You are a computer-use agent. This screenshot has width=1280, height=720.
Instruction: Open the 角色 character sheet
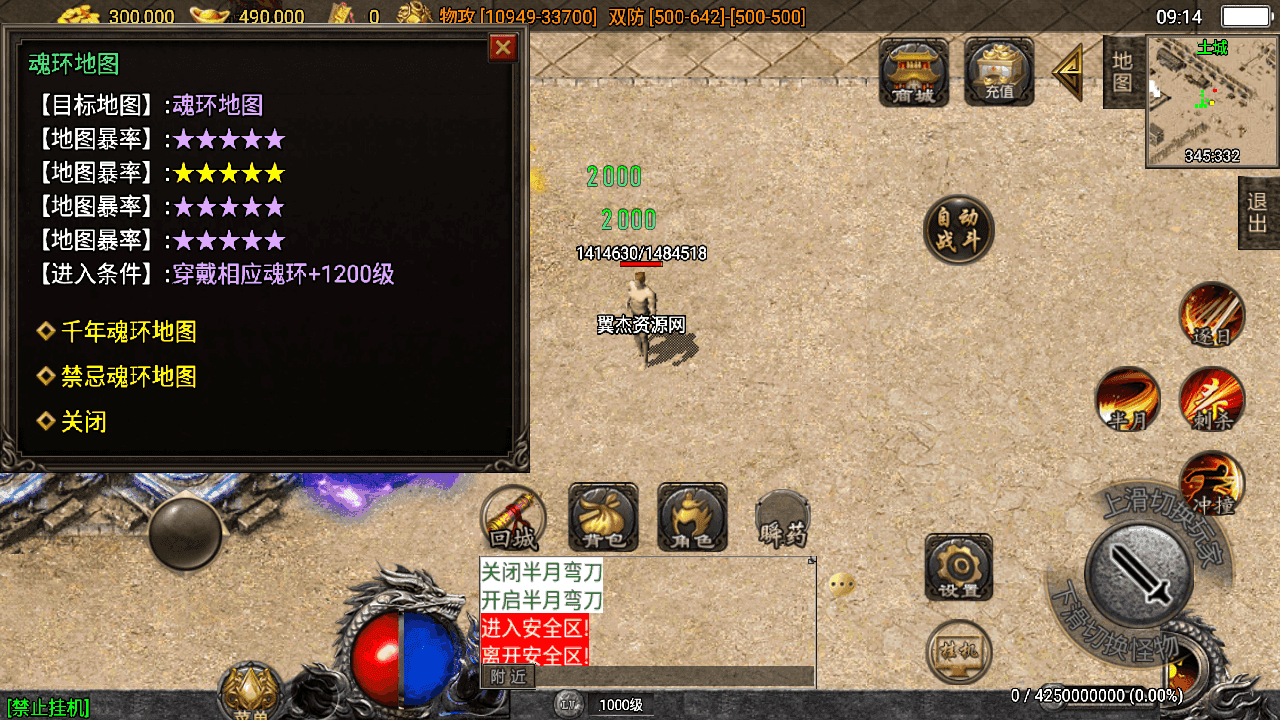click(692, 518)
